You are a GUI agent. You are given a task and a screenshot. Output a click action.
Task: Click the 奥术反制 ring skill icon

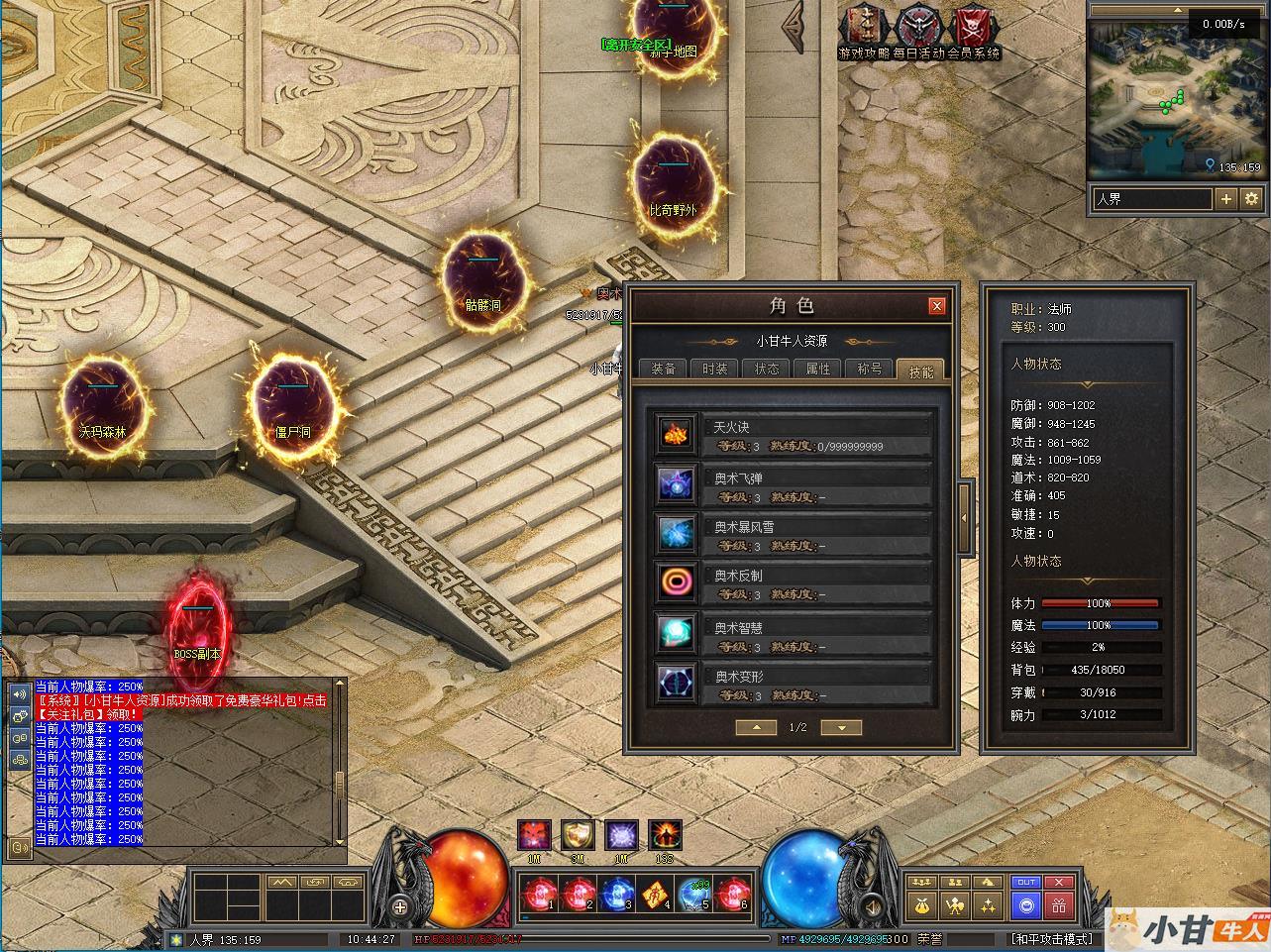coord(678,582)
